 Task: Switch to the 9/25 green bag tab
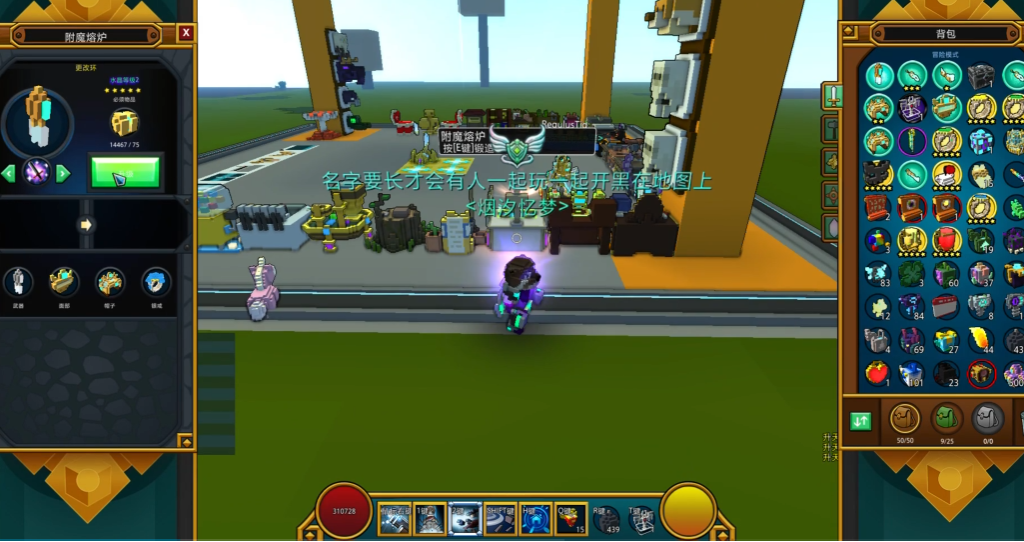[x=946, y=418]
